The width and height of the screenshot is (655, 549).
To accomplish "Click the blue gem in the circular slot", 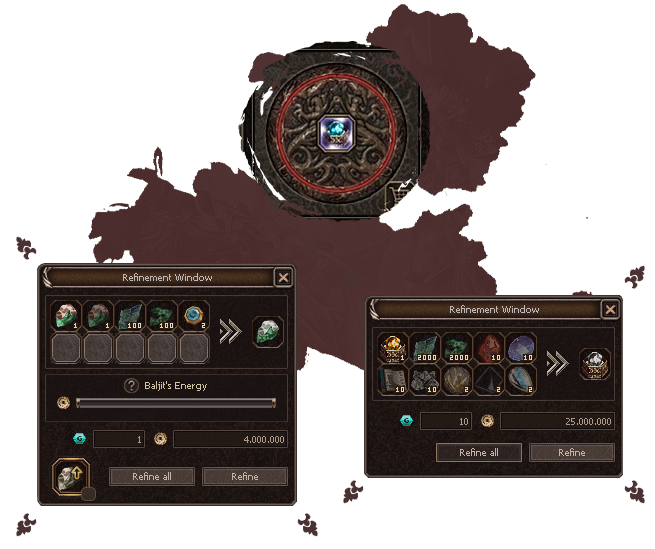I will point(331,132).
